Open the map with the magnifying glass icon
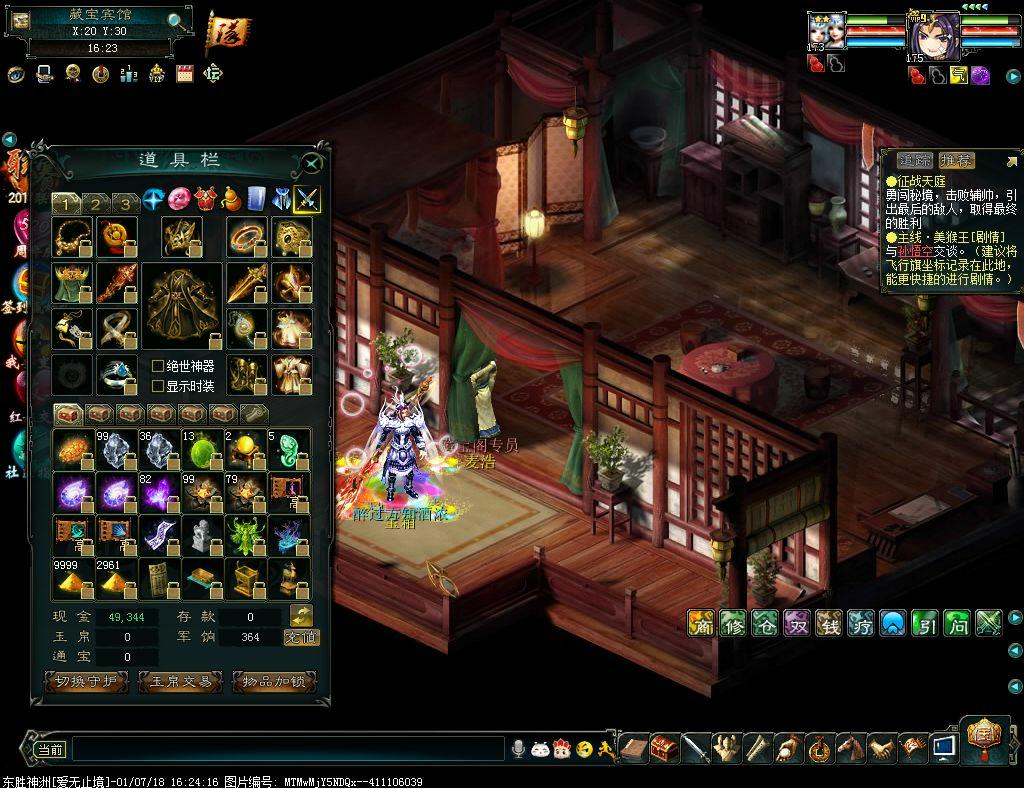The width and height of the screenshot is (1024, 788). [176, 21]
